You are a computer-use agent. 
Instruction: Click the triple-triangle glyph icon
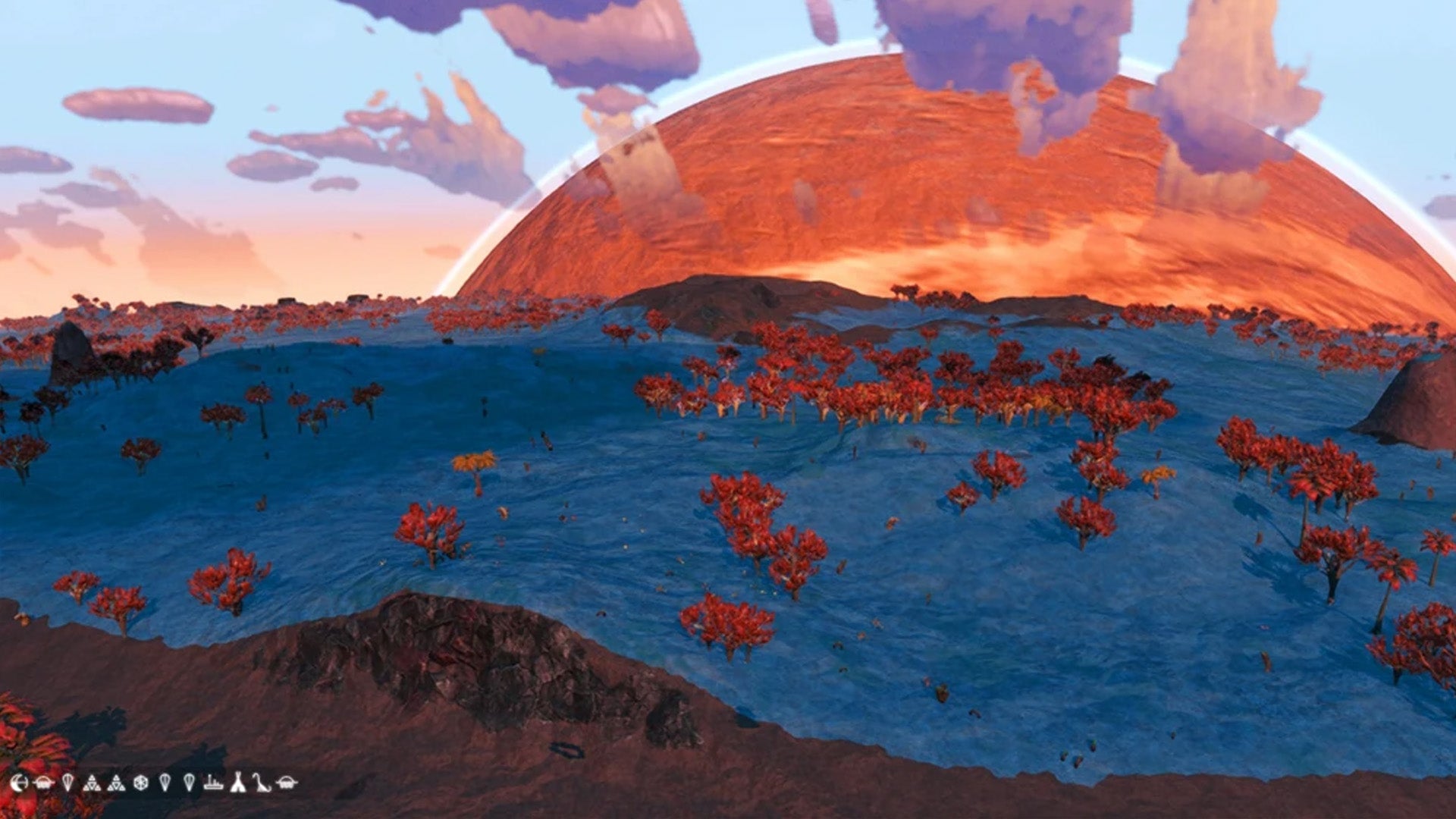(x=93, y=783)
